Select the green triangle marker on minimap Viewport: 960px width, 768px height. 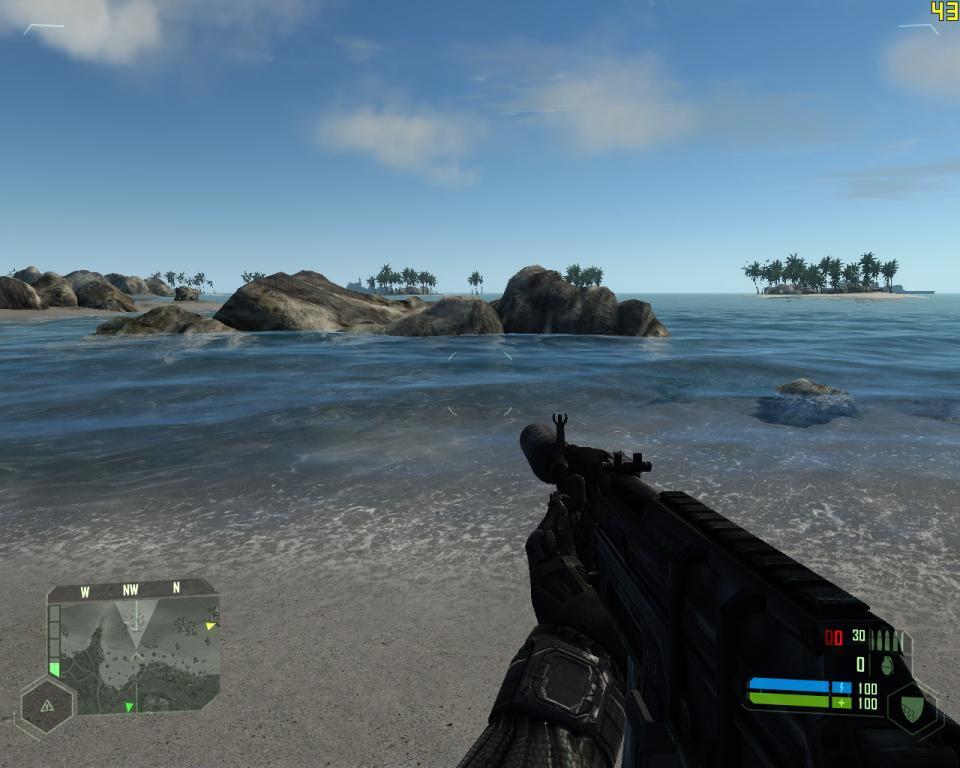[129, 707]
